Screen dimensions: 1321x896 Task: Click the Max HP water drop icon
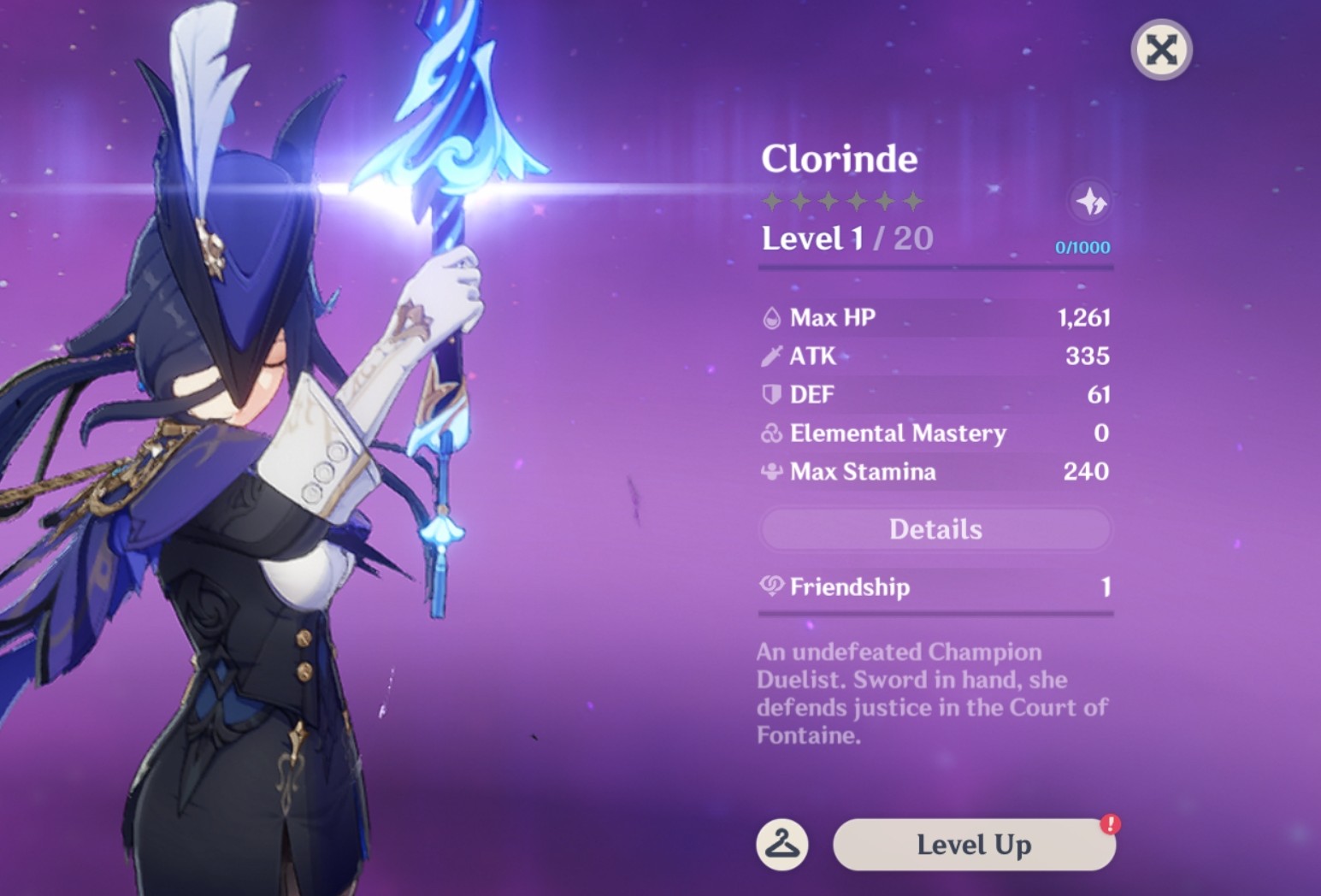pyautogui.click(x=772, y=317)
